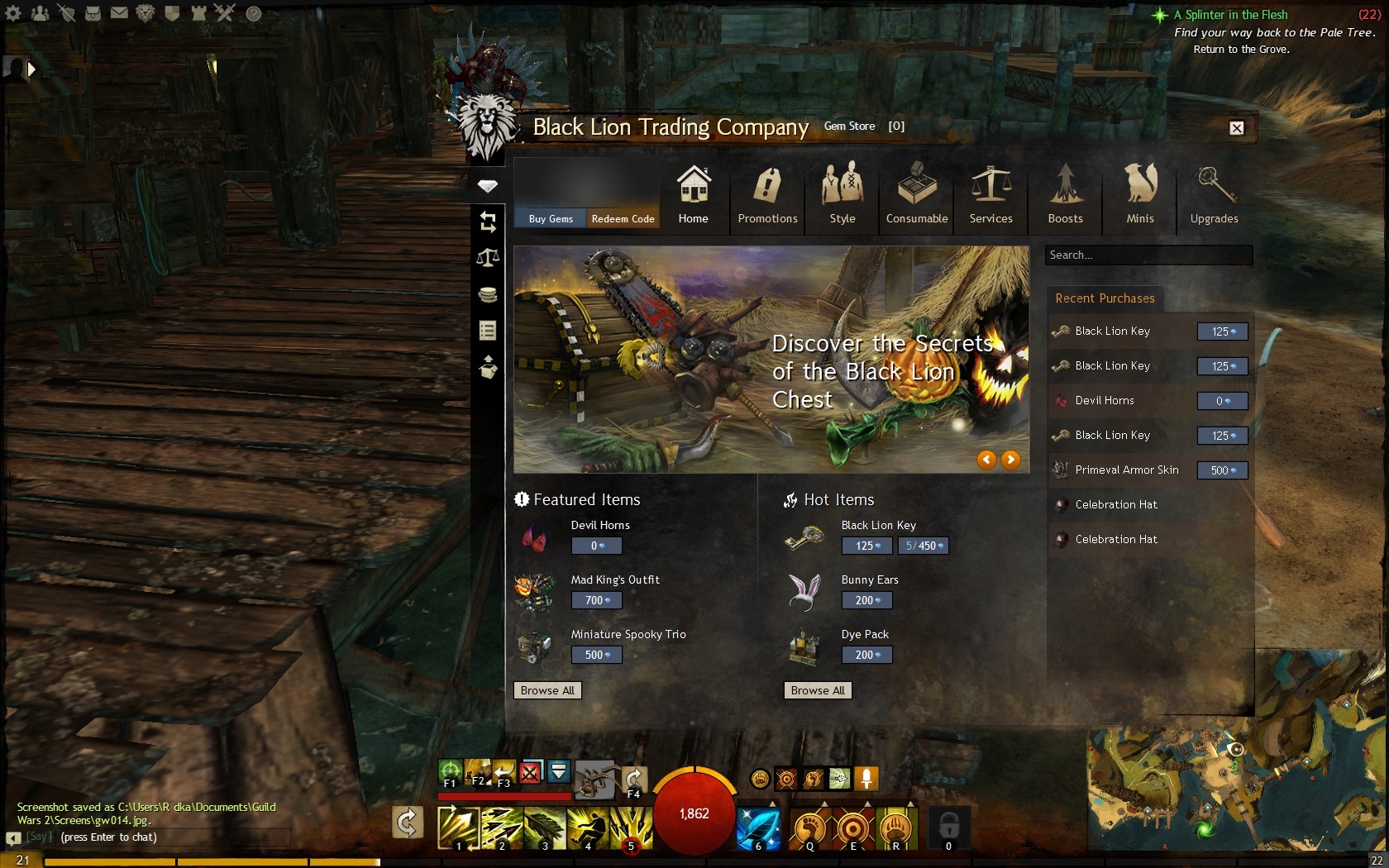Open the Services category

click(x=990, y=194)
